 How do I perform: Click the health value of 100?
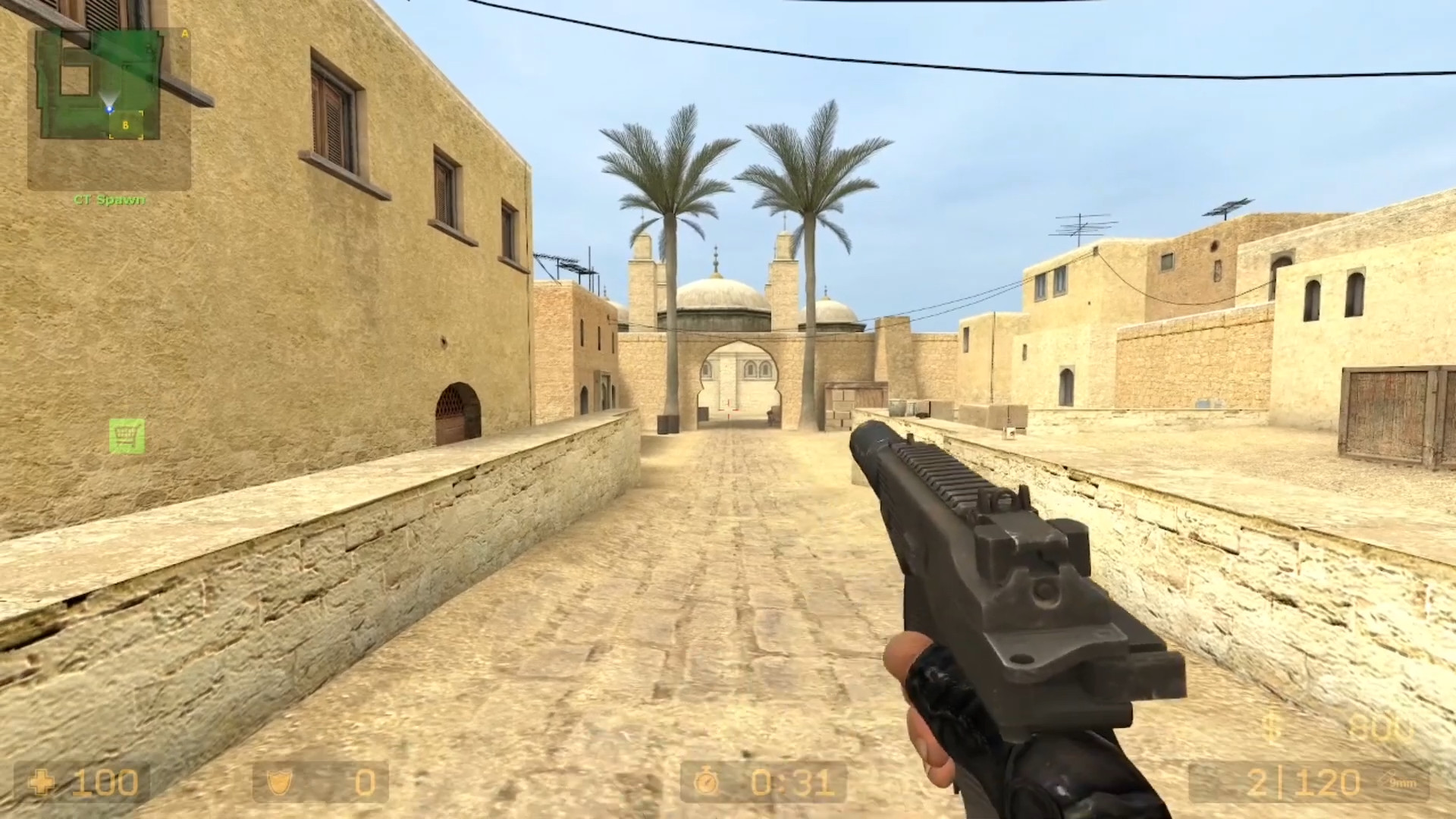point(106,783)
